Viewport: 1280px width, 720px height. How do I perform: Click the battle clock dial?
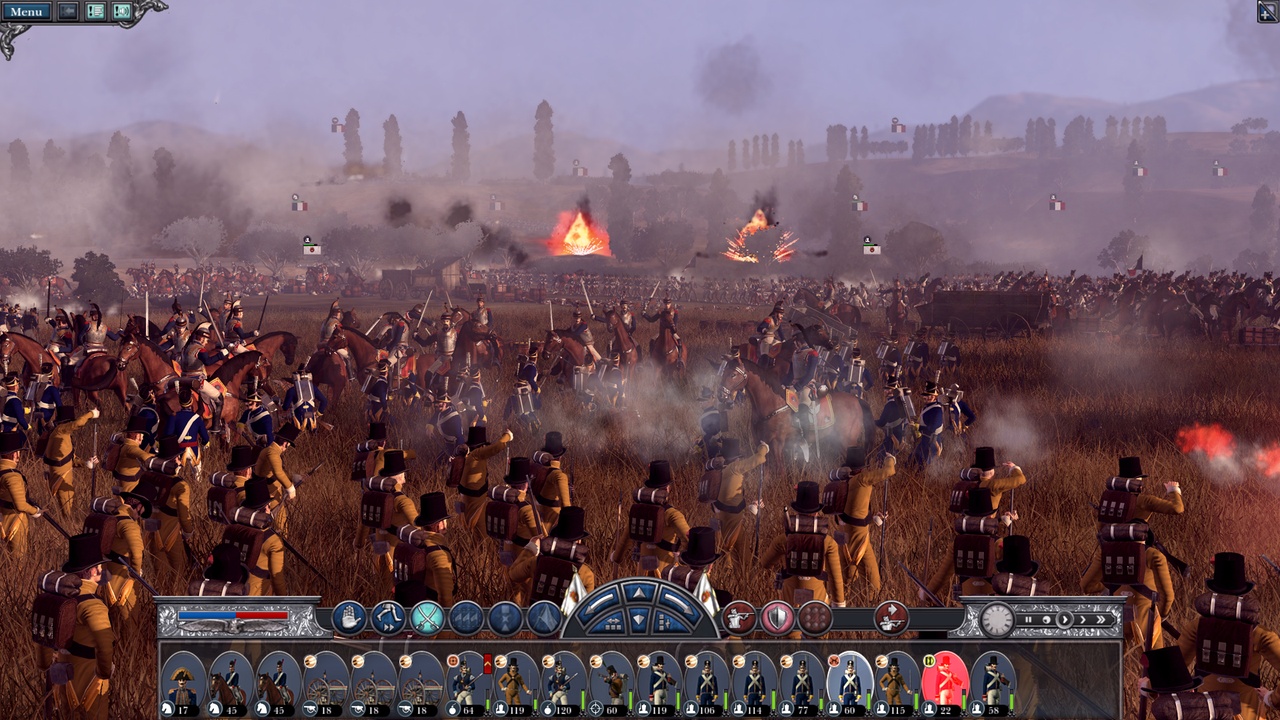click(996, 620)
